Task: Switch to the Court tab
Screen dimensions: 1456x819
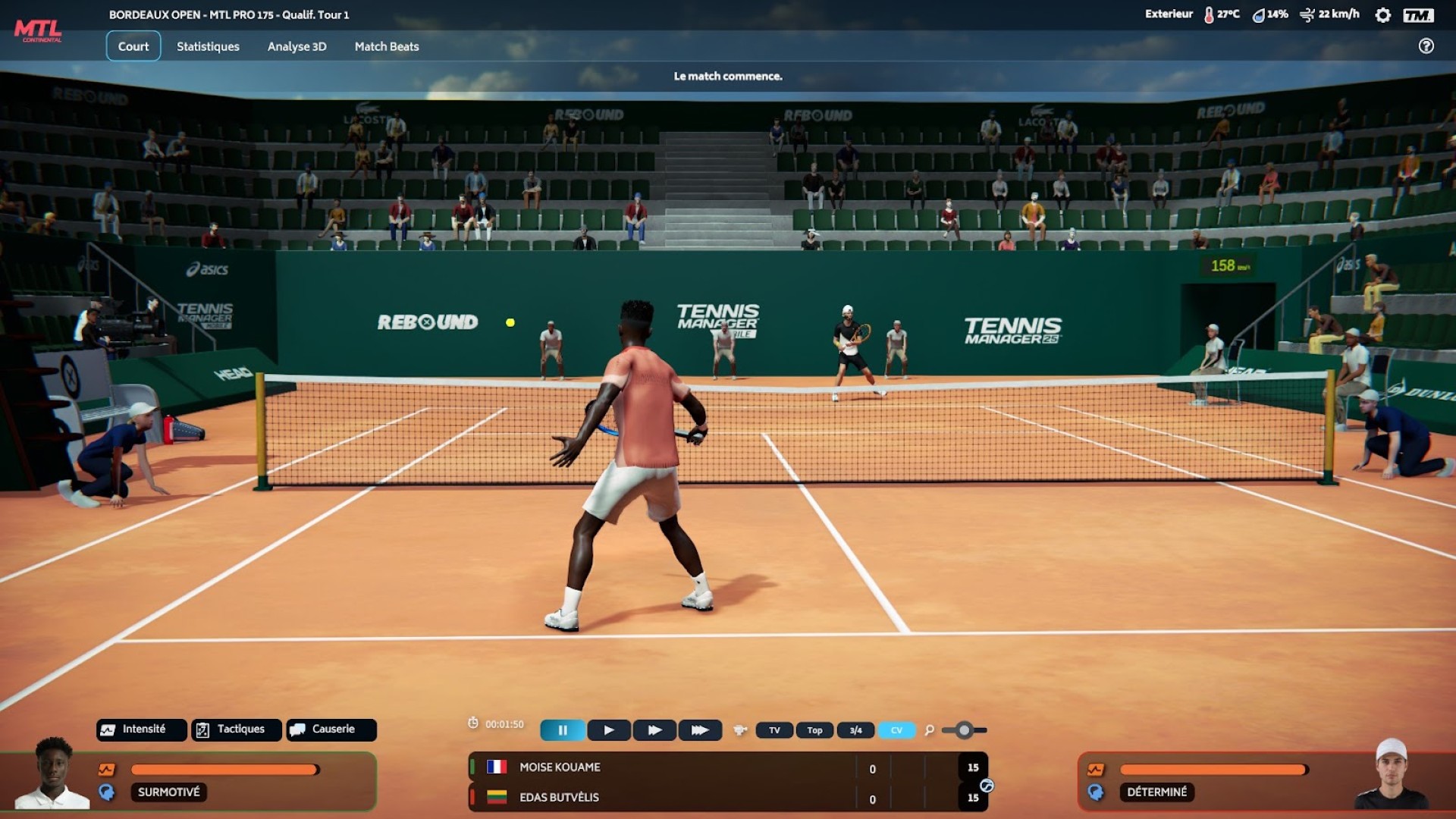Action: (133, 46)
